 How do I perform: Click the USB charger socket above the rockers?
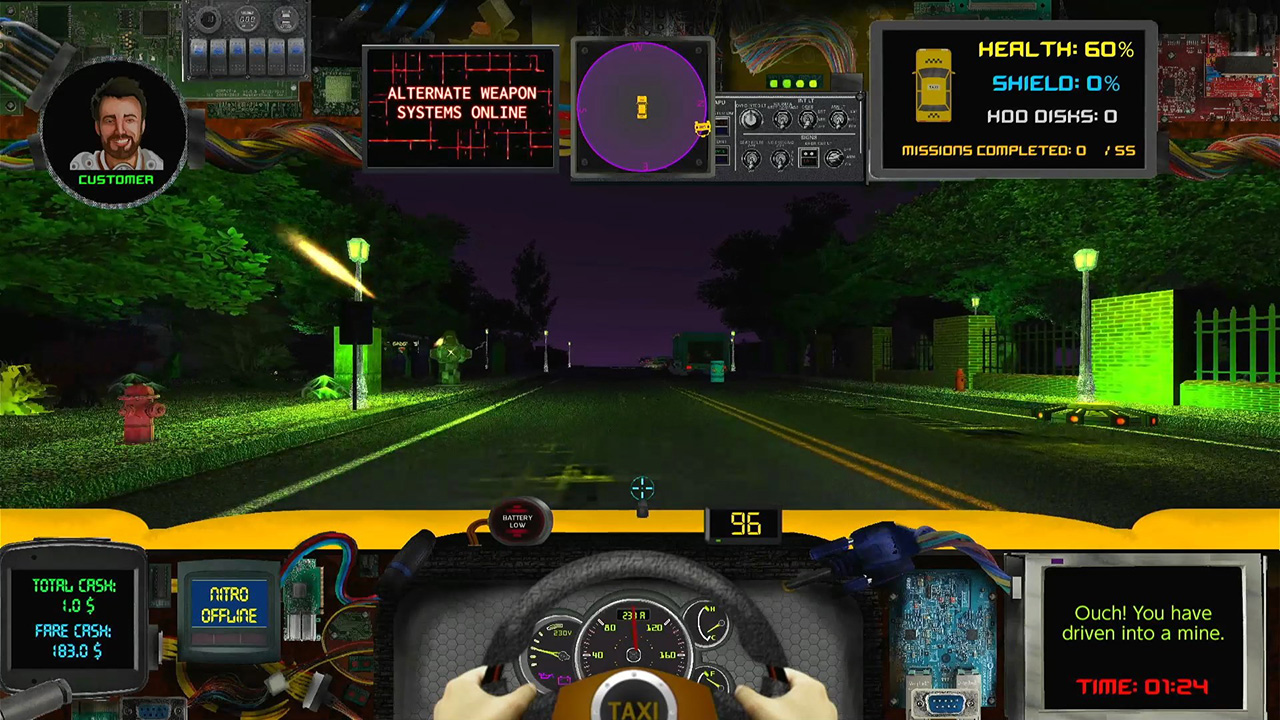(286, 19)
